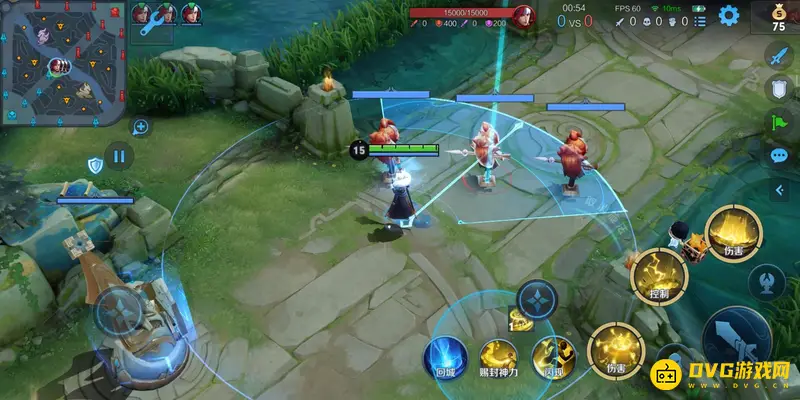
Task: Open the chat speech bubble
Action: click(779, 156)
